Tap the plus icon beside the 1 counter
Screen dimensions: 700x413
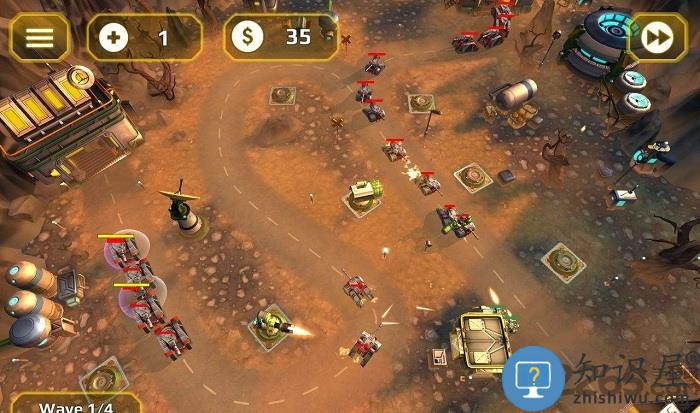(x=114, y=38)
